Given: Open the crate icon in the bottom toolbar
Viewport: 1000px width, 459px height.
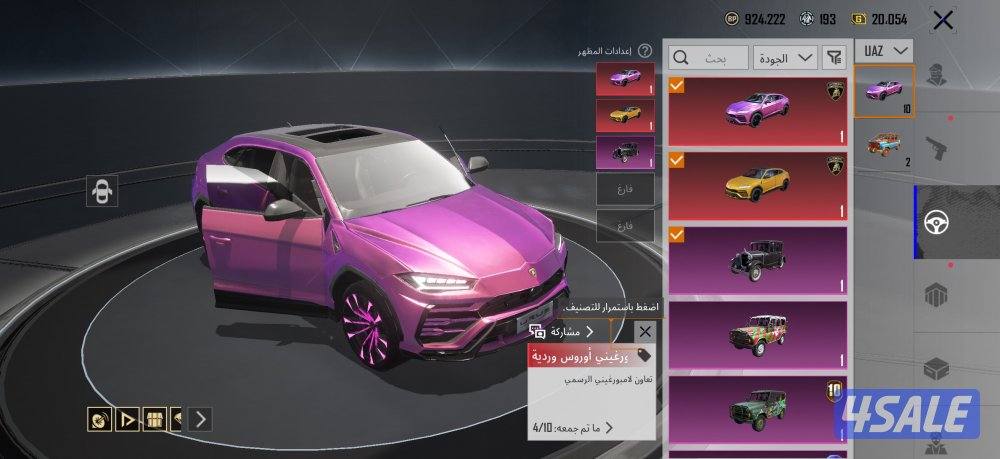Looking at the screenshot, I should point(153,419).
